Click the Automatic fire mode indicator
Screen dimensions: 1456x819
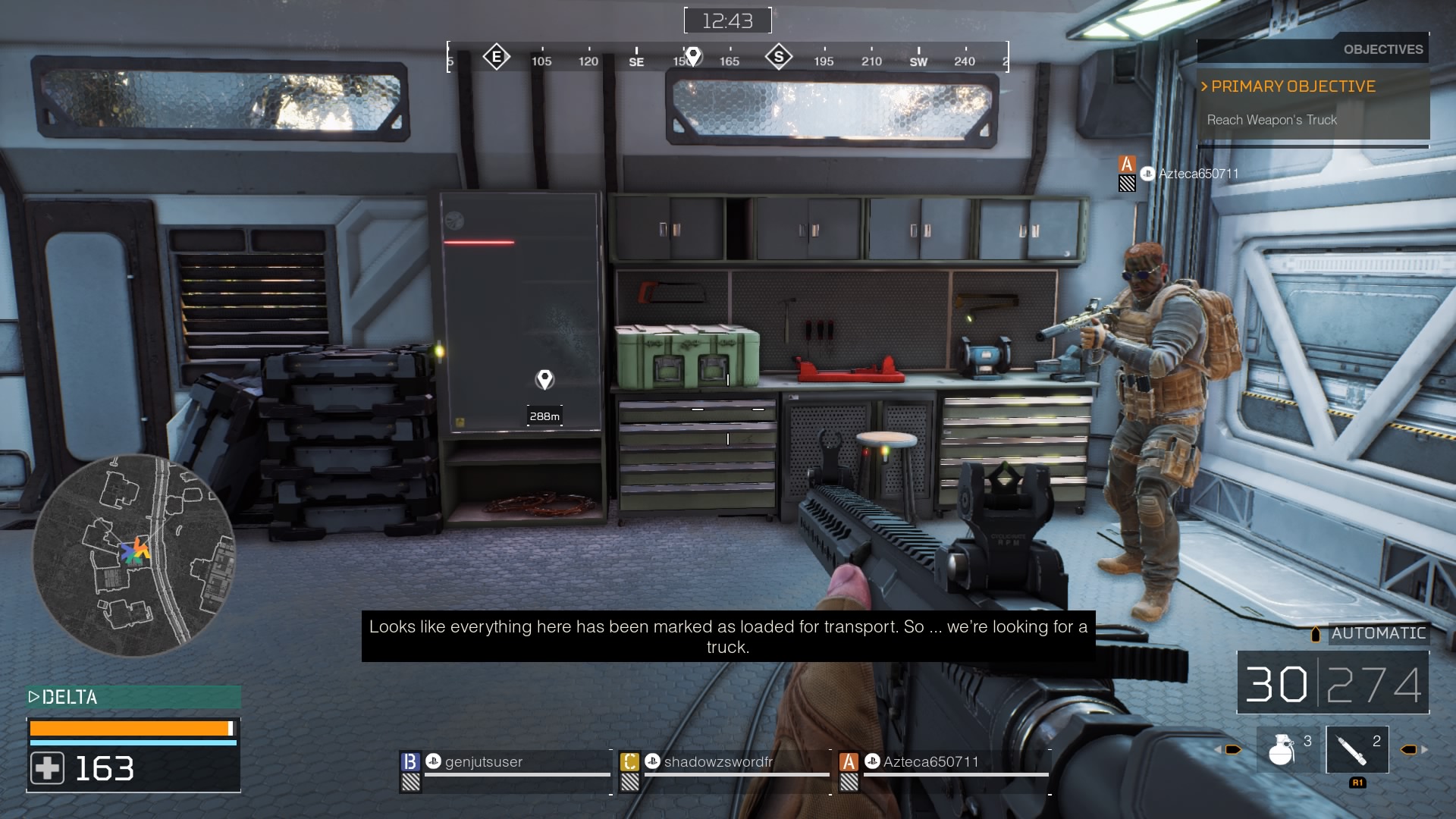(x=1377, y=633)
